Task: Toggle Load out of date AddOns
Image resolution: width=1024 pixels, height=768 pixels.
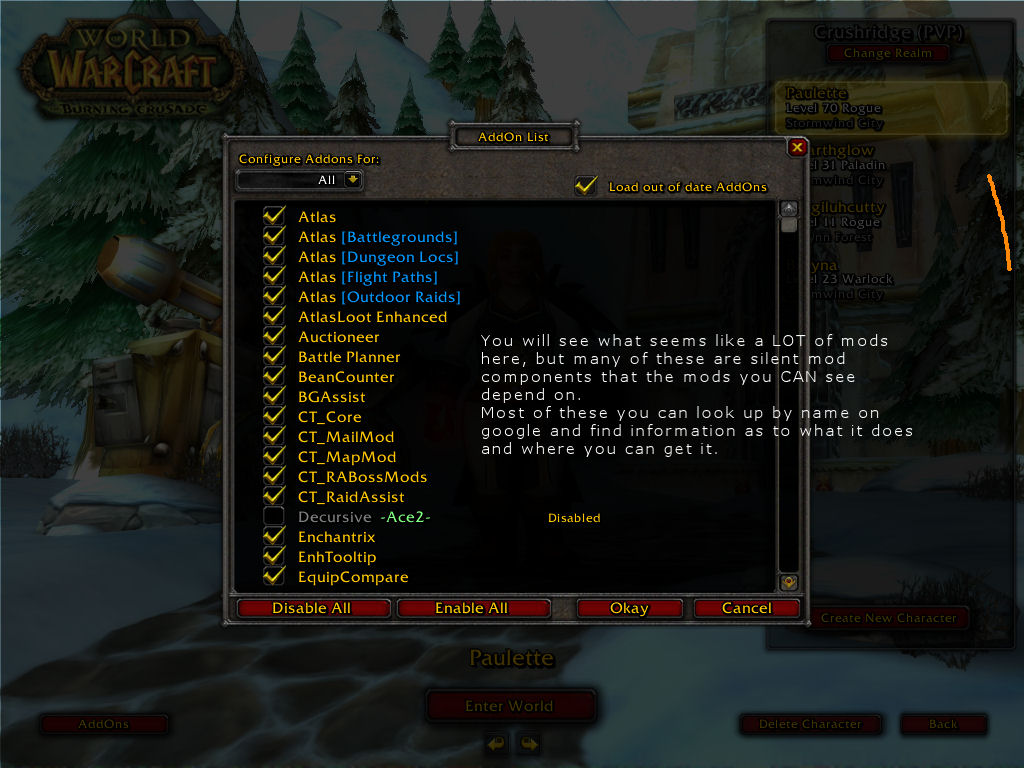Action: coord(586,186)
